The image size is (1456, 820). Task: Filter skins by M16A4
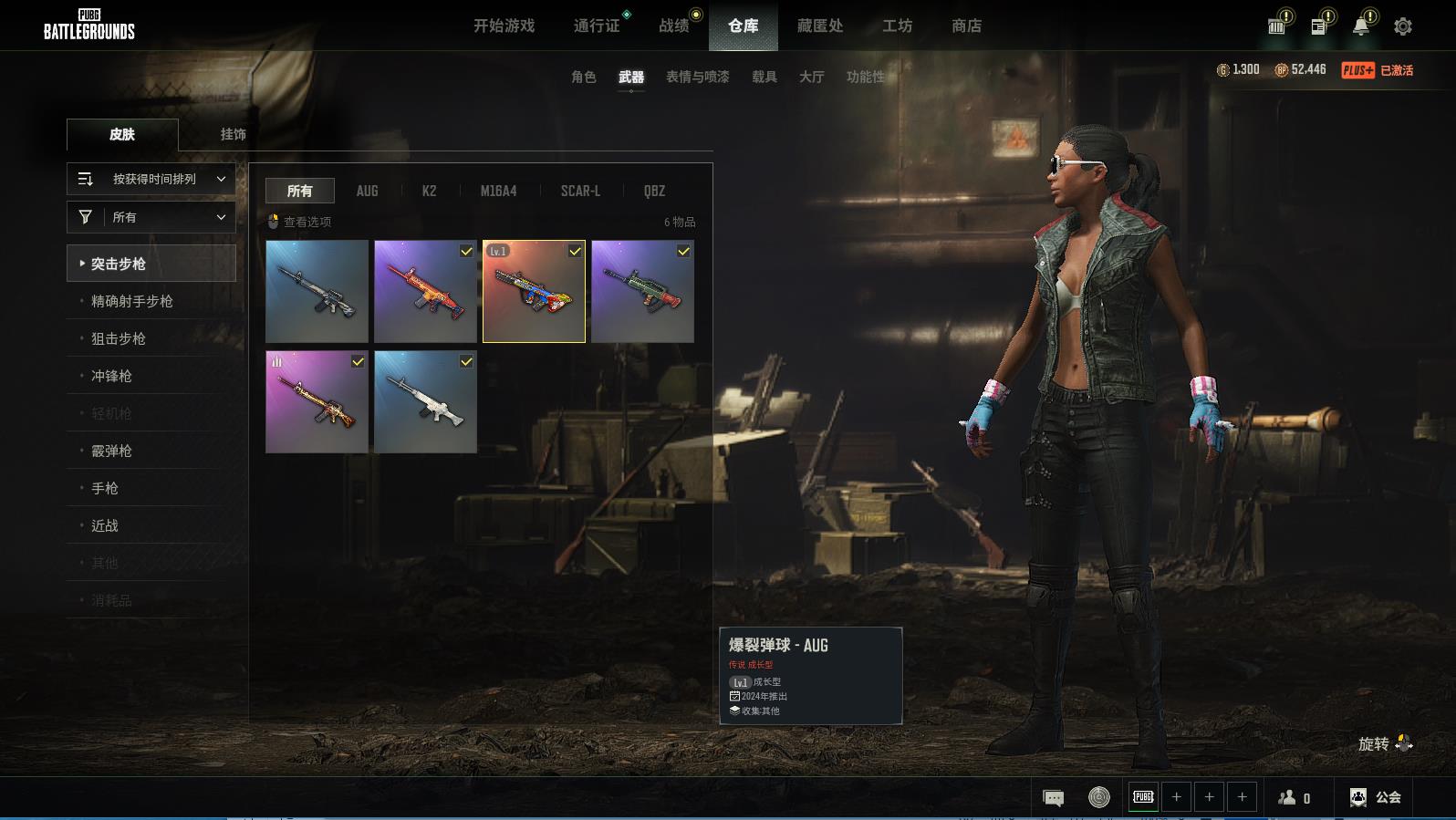[x=498, y=191]
